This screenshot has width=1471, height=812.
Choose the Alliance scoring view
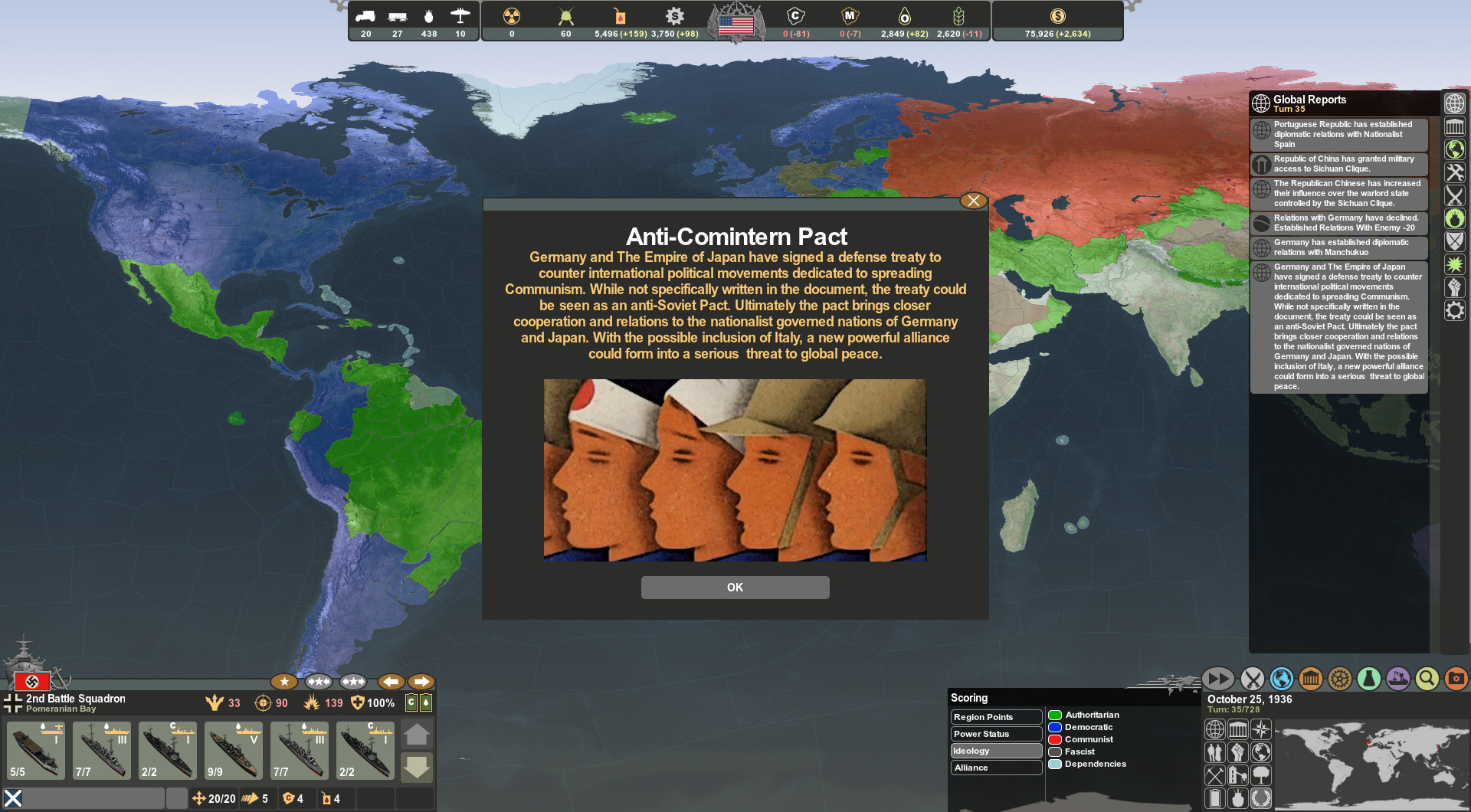995,768
